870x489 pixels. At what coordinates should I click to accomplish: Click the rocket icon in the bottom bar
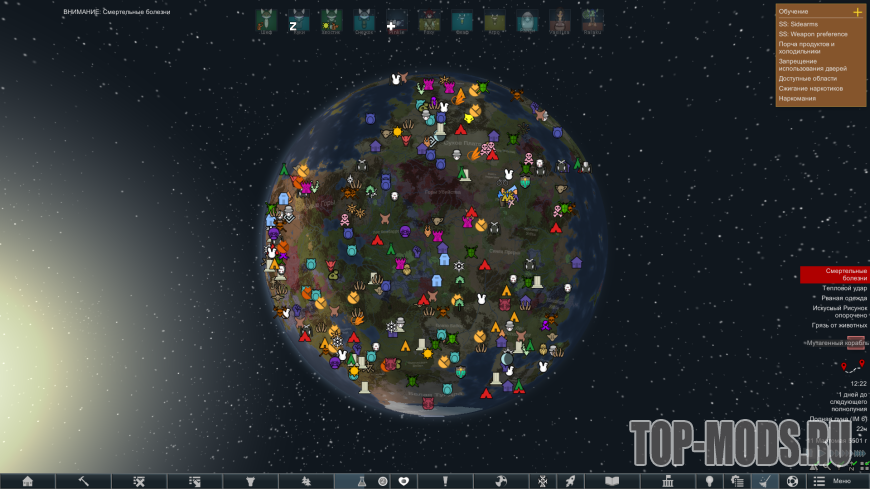[569, 481]
